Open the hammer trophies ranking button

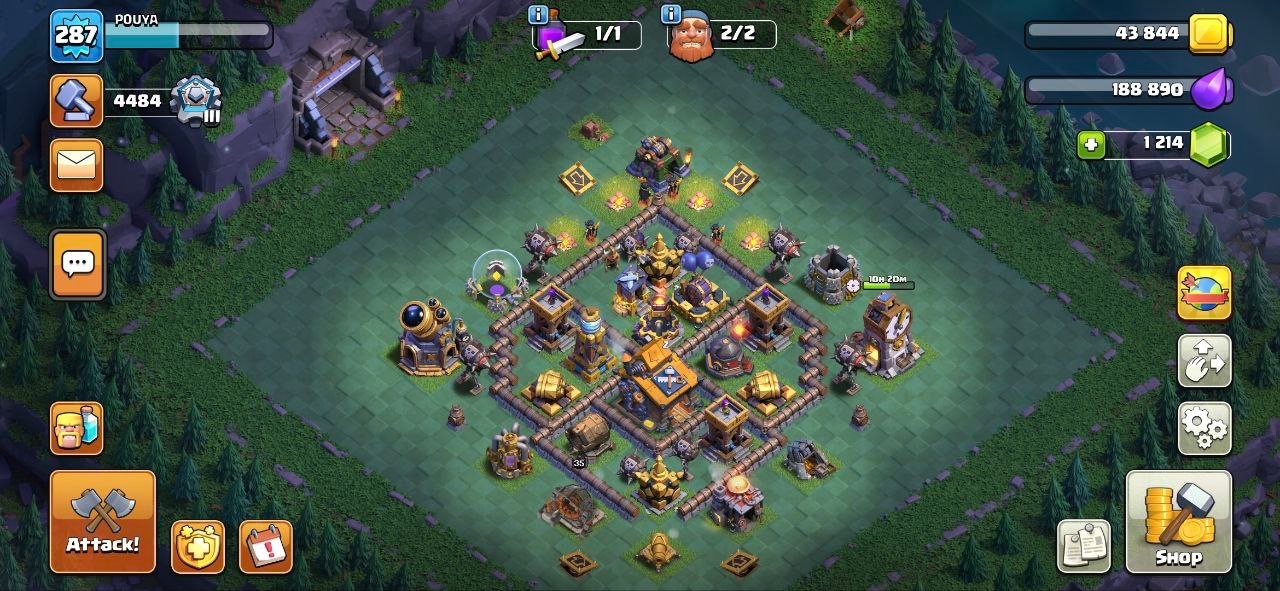(77, 100)
